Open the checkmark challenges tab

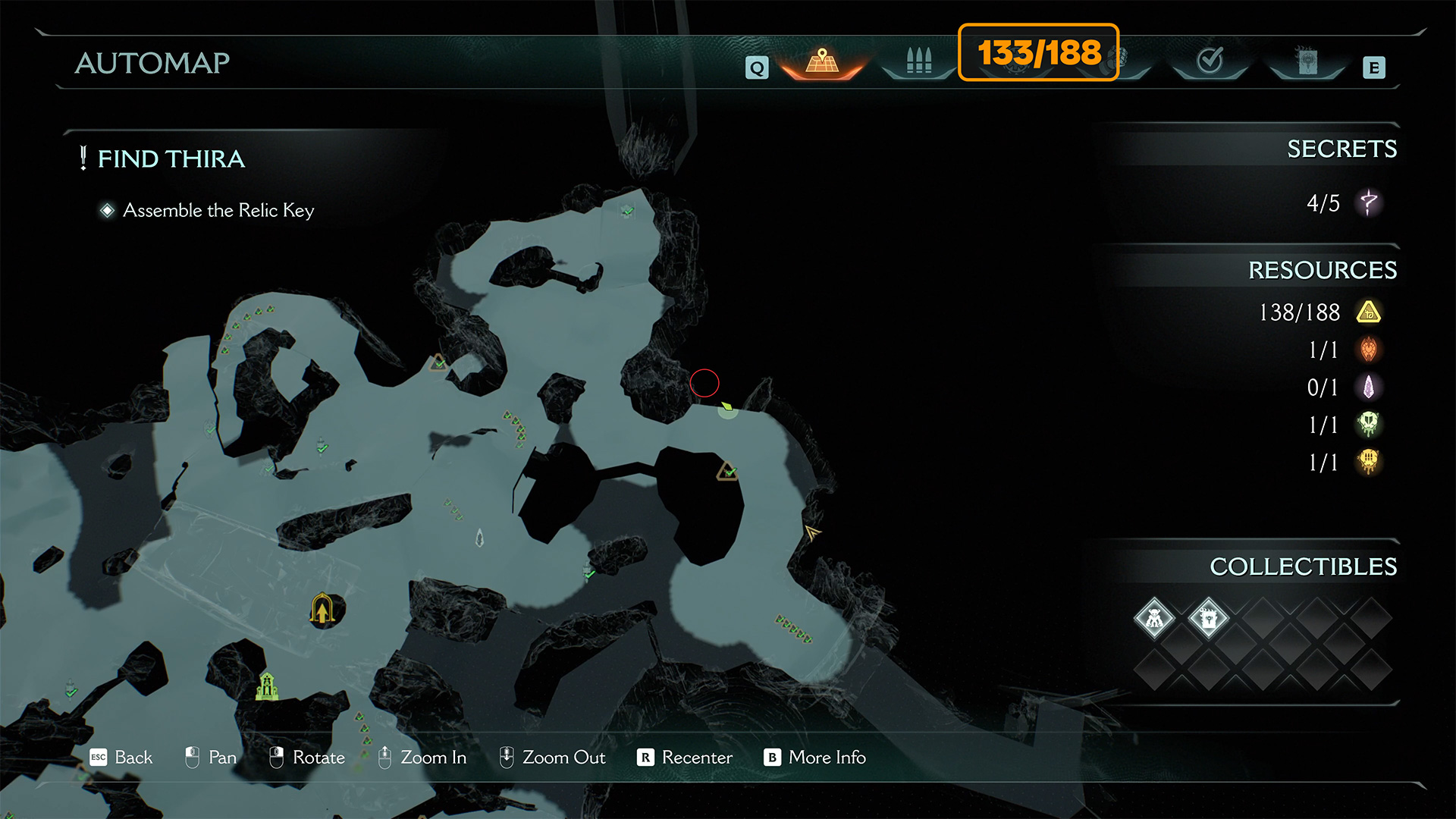tap(1210, 60)
